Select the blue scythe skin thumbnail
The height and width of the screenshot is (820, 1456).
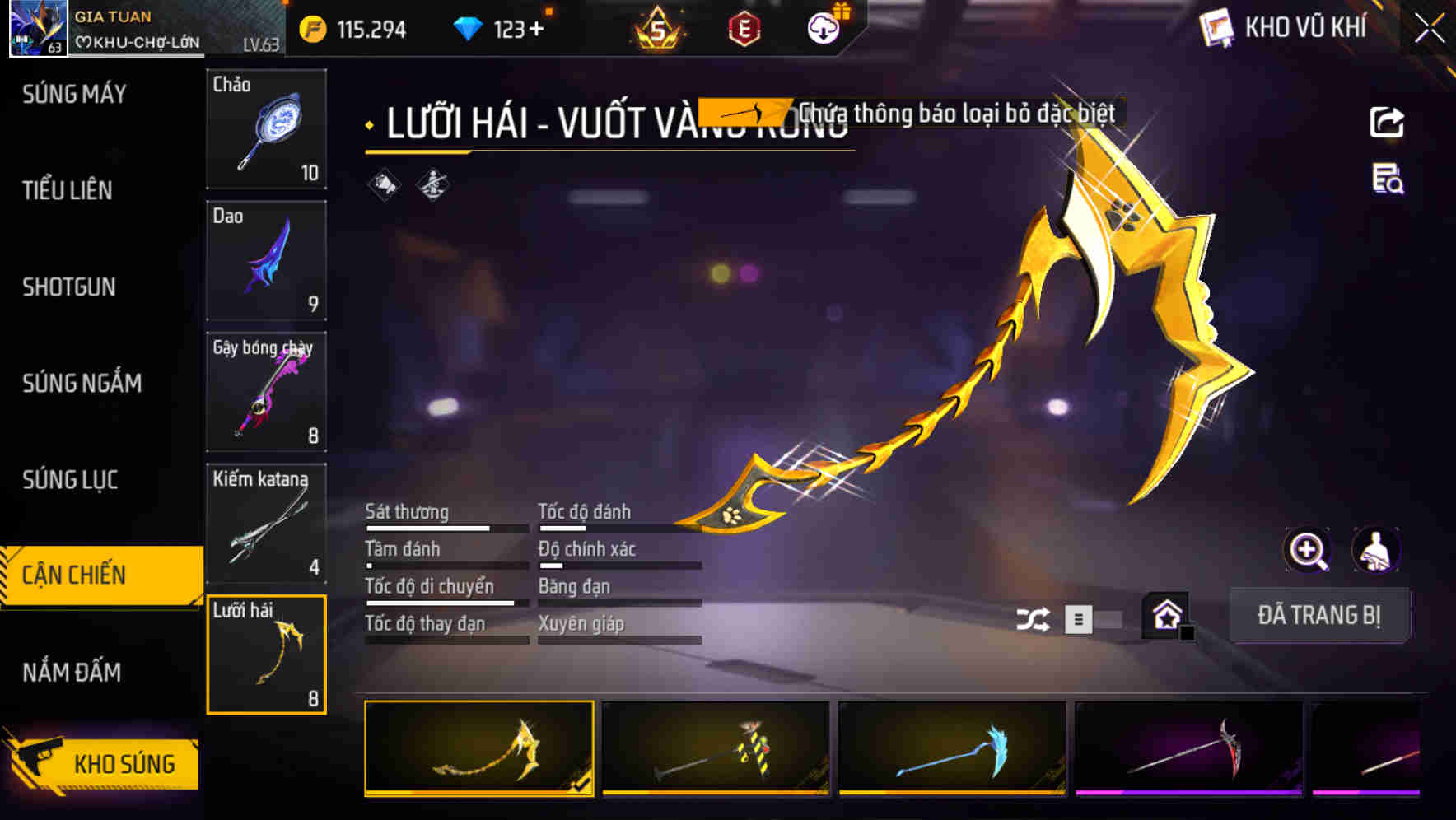[954, 749]
